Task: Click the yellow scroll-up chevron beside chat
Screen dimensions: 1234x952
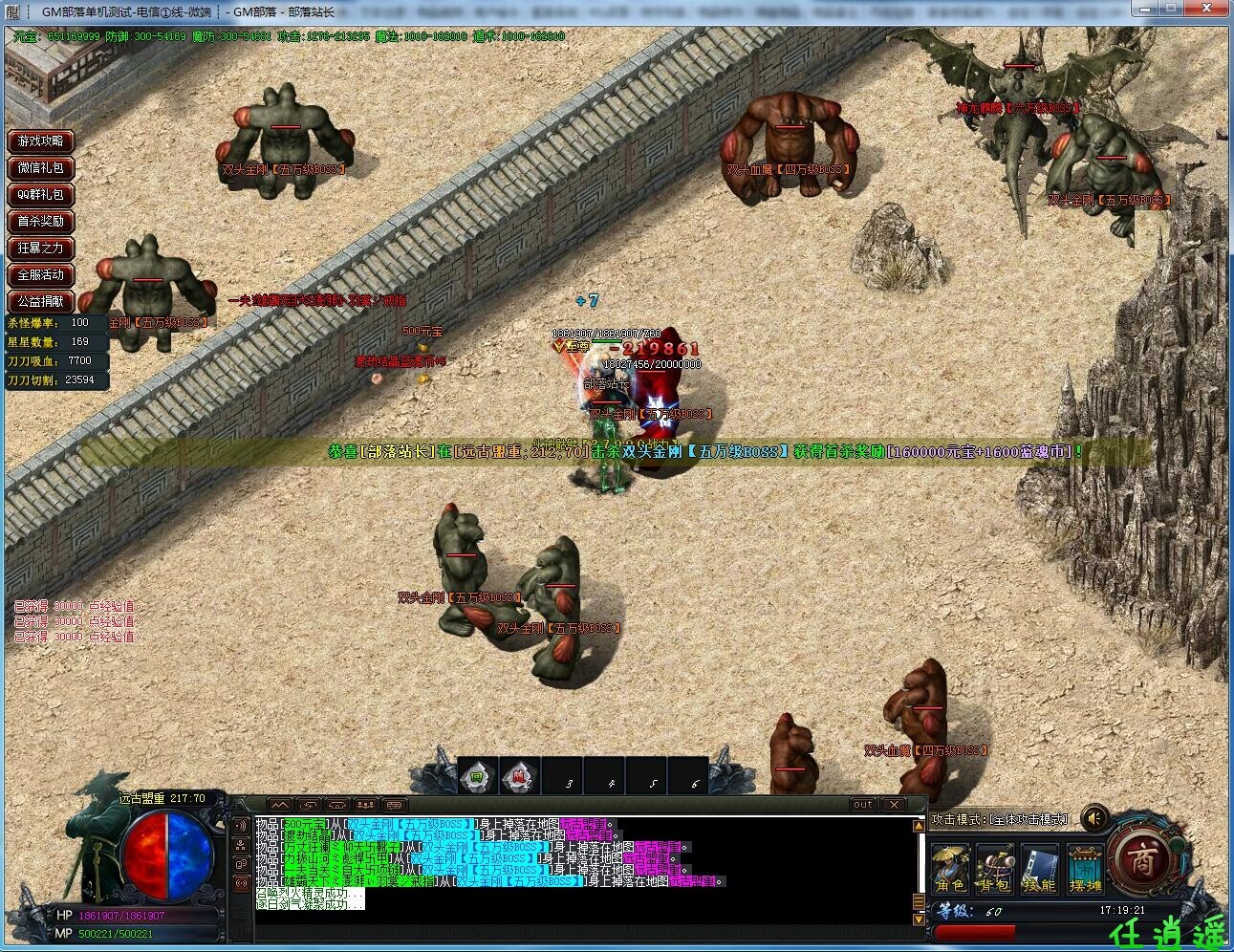Action: point(920,824)
